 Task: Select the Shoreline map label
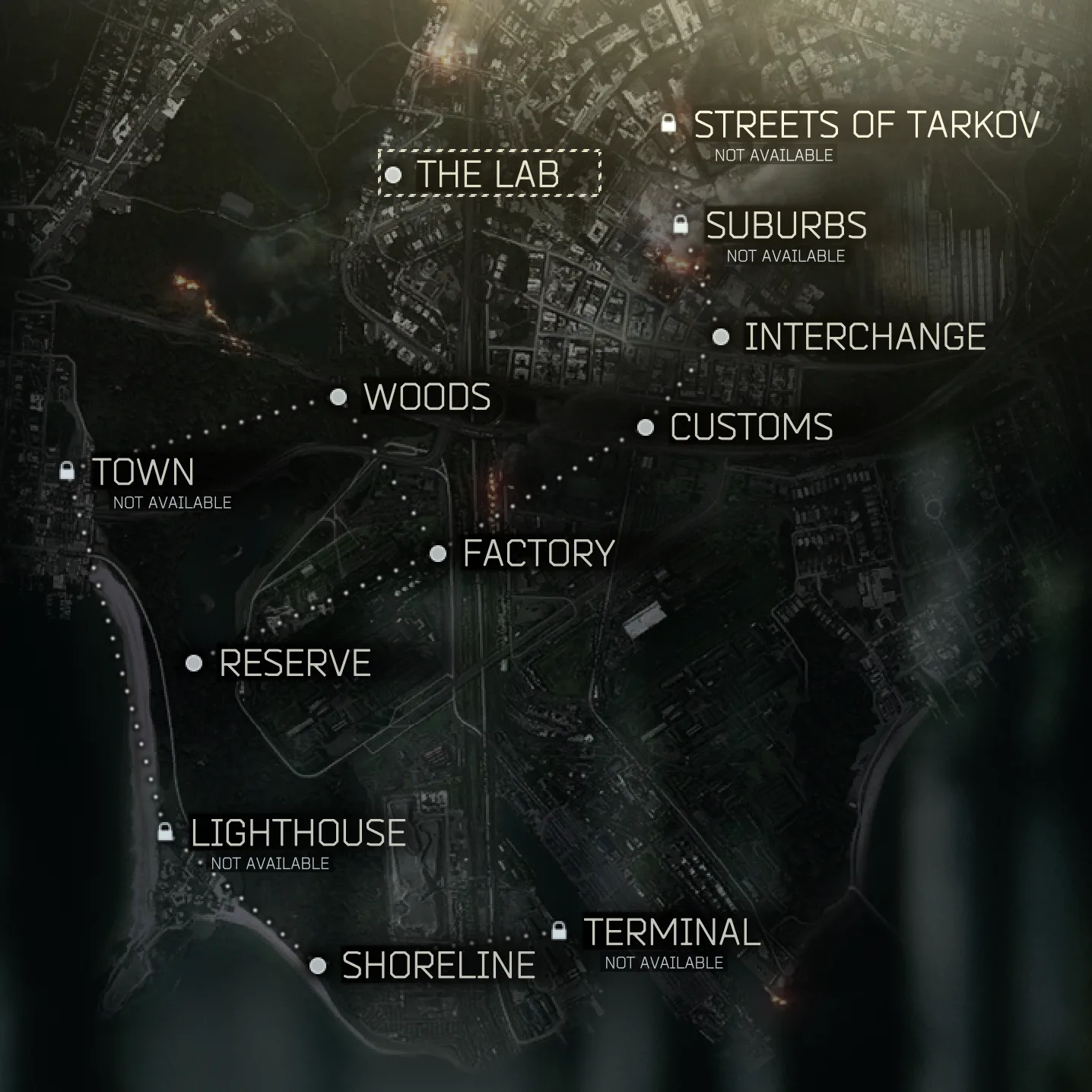point(438,966)
